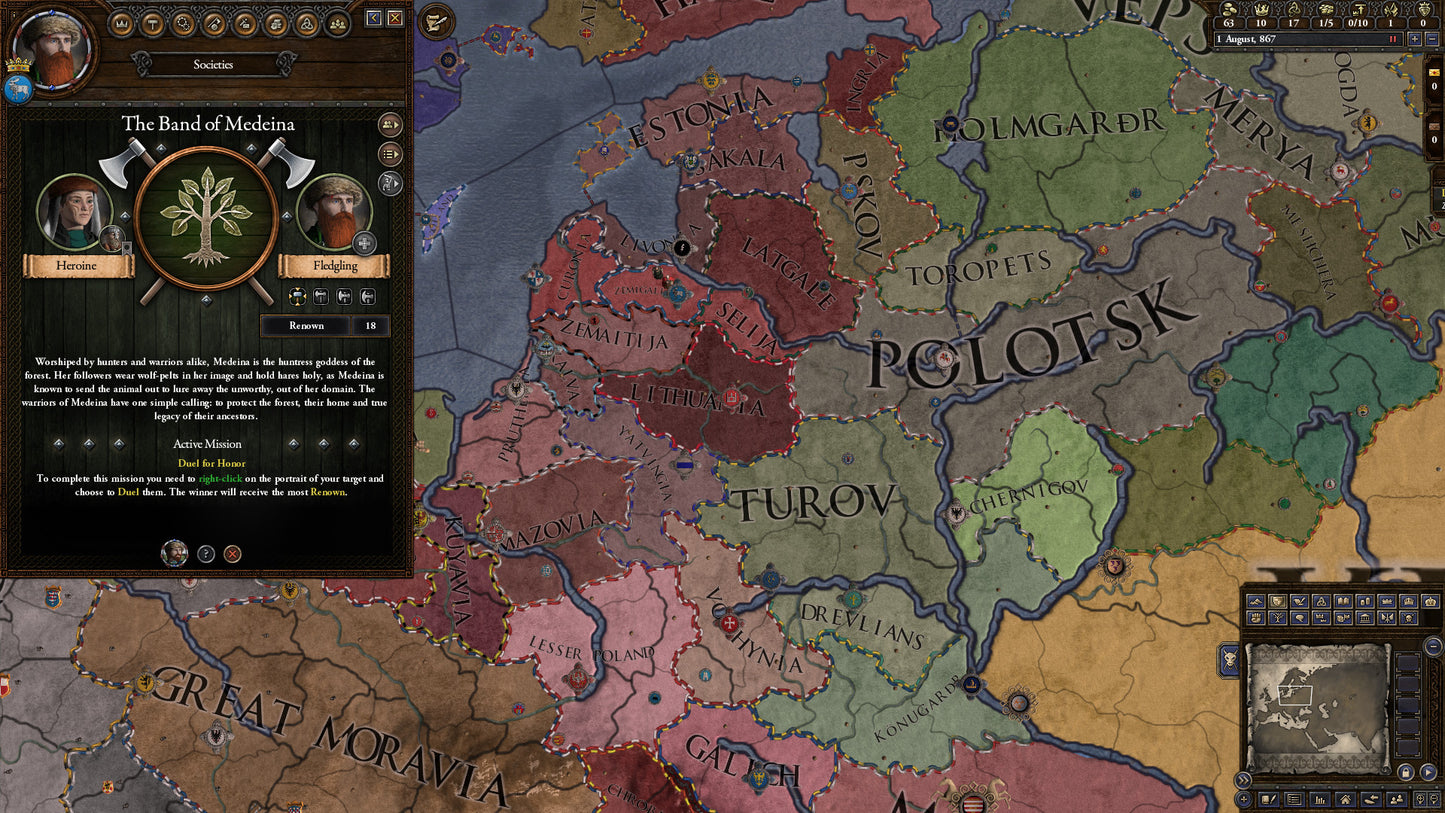1445x813 pixels.
Task: Open the Military screen with the axe icon
Action: 213,24
